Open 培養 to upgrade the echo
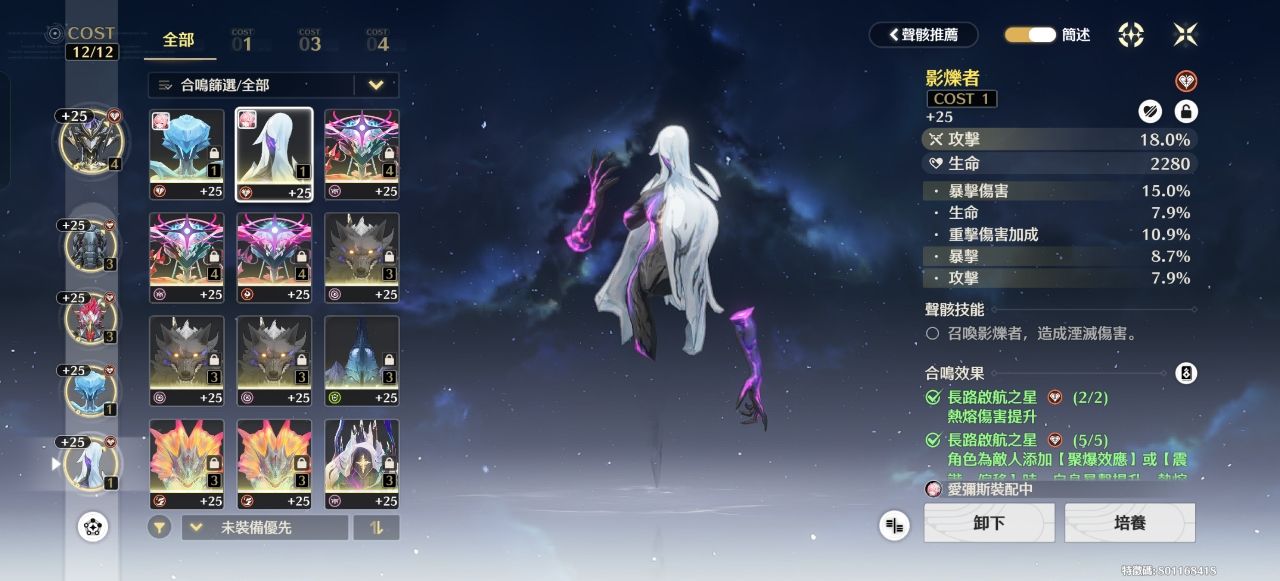This screenshot has width=1280, height=581. (x=1129, y=523)
